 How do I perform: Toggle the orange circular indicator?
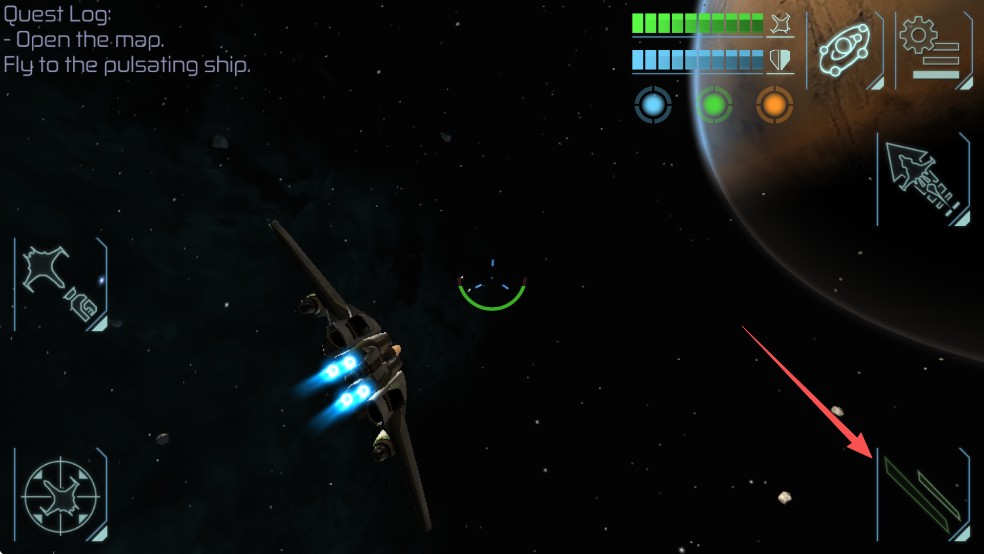(774, 104)
